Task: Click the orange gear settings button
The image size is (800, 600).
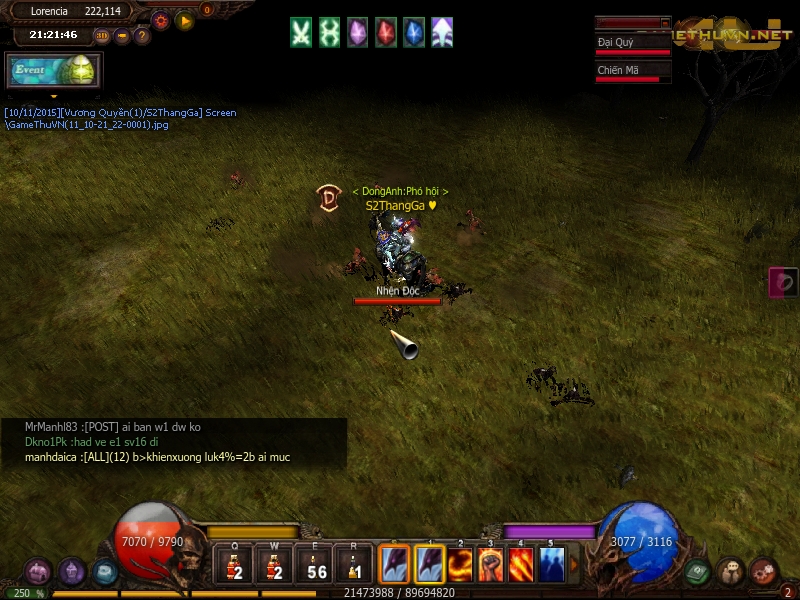Action: (x=161, y=19)
